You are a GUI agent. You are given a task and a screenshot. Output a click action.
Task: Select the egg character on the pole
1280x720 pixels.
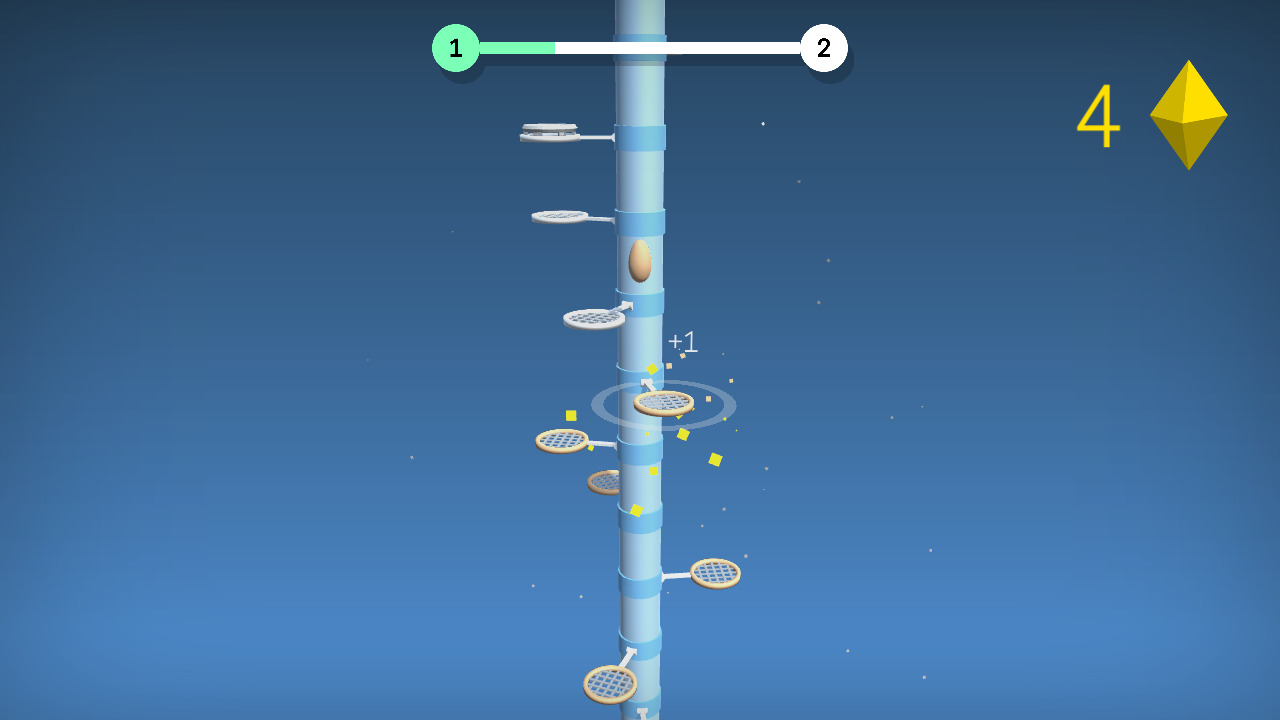(x=640, y=263)
